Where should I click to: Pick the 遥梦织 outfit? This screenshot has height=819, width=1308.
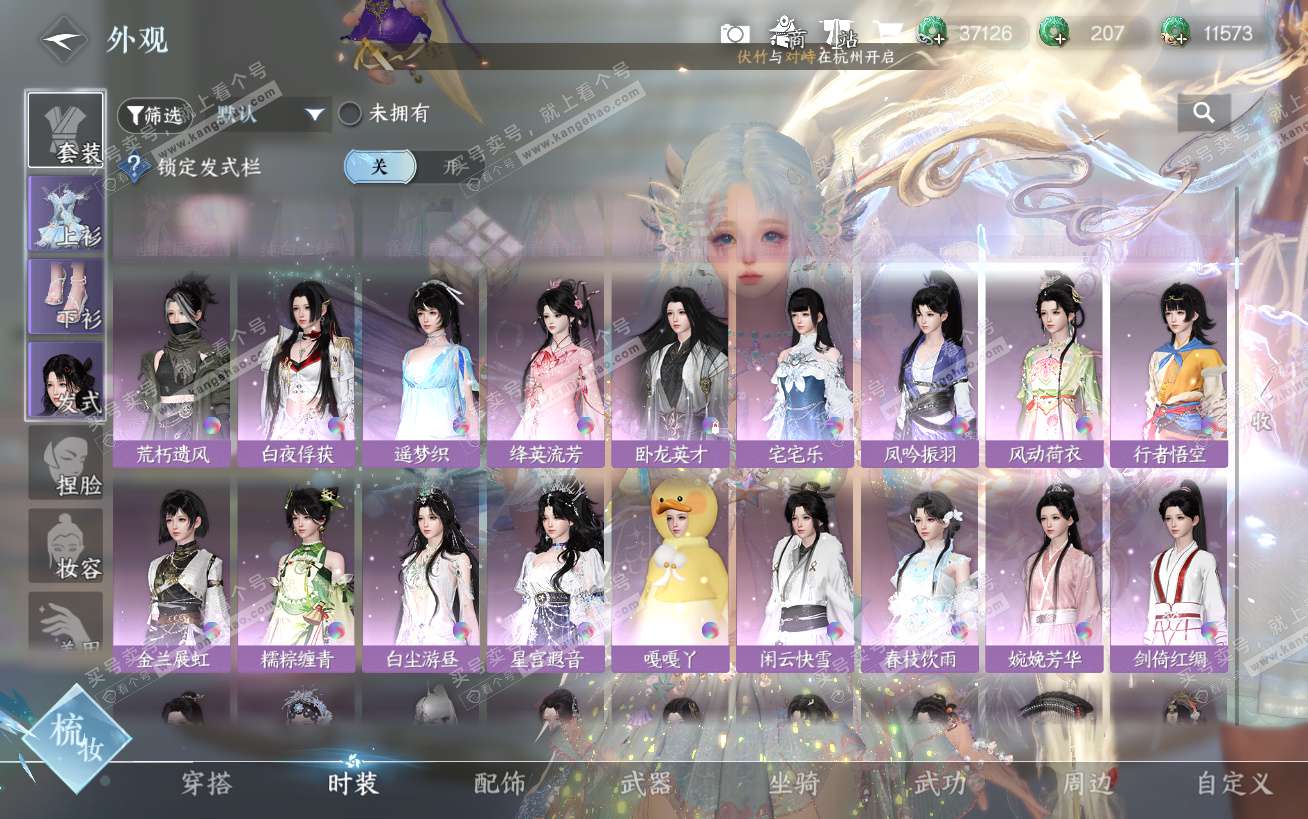422,370
